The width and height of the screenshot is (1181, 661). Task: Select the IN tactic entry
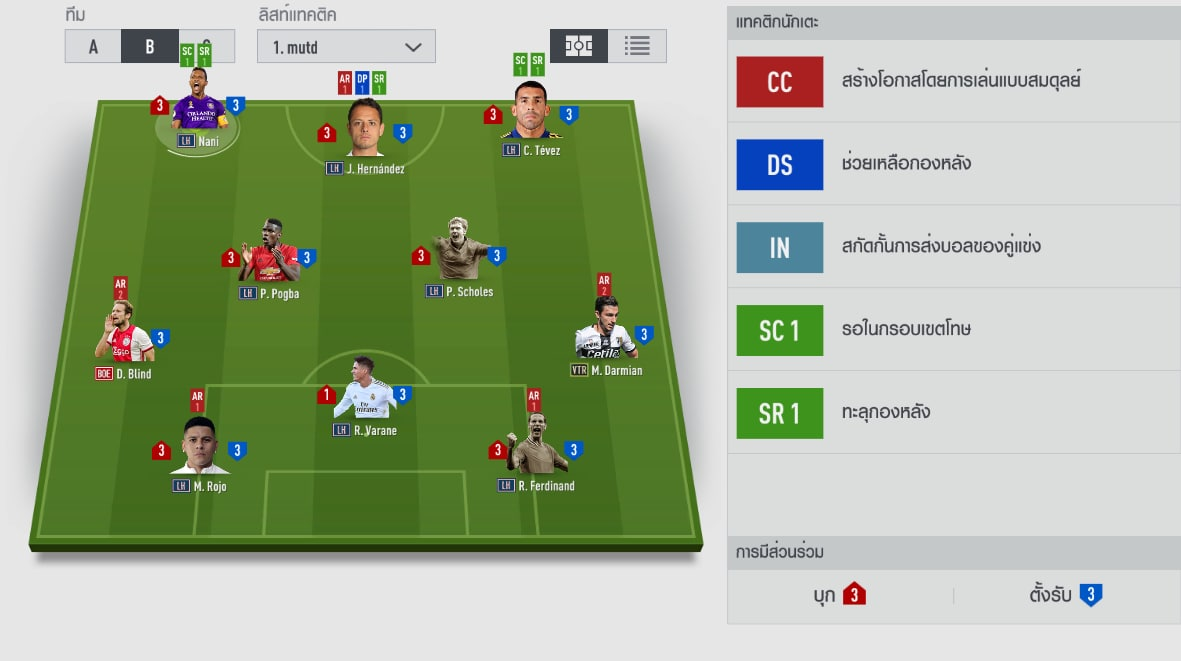tap(953, 247)
